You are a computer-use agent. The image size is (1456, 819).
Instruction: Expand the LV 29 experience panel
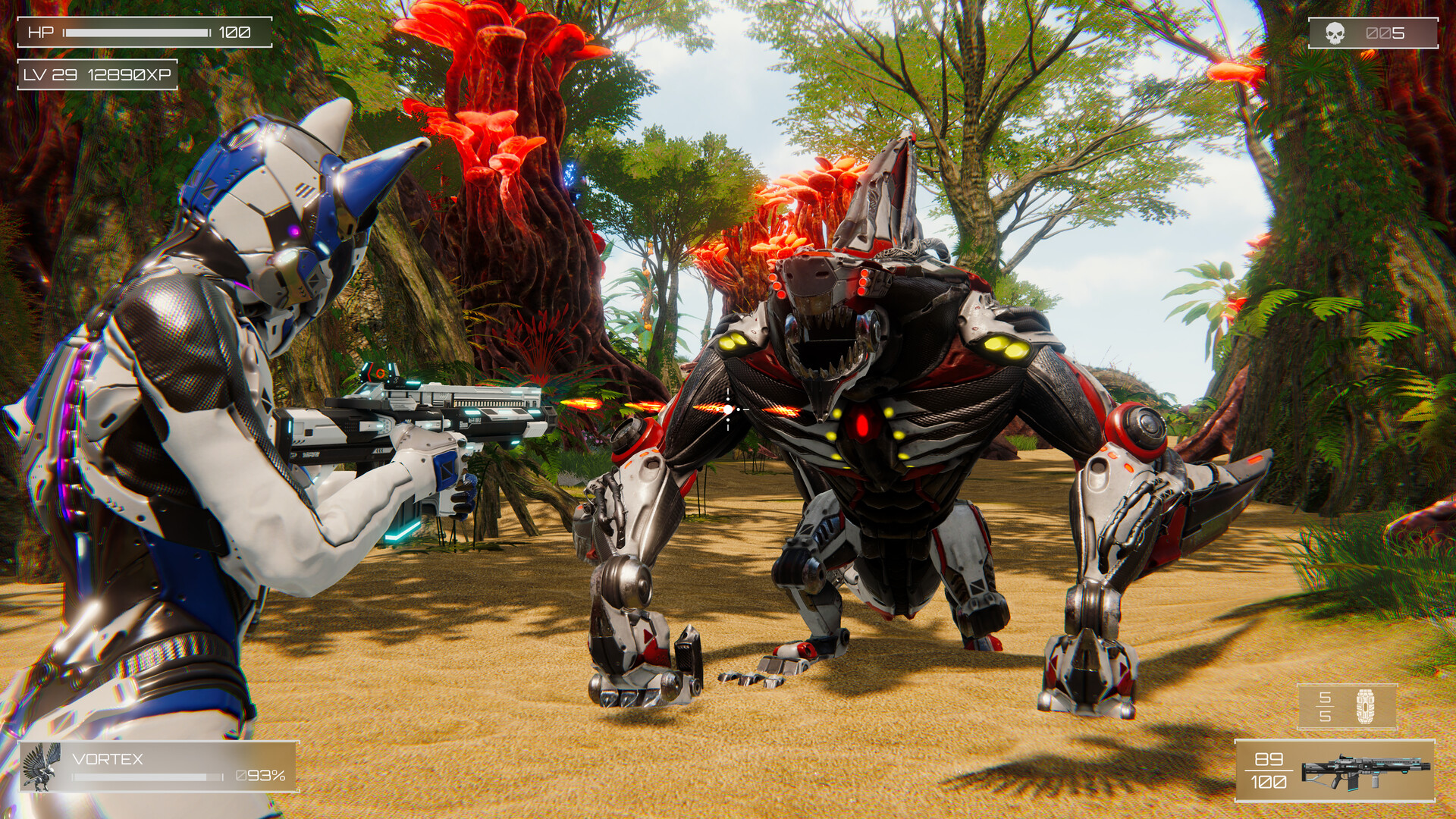tap(99, 76)
